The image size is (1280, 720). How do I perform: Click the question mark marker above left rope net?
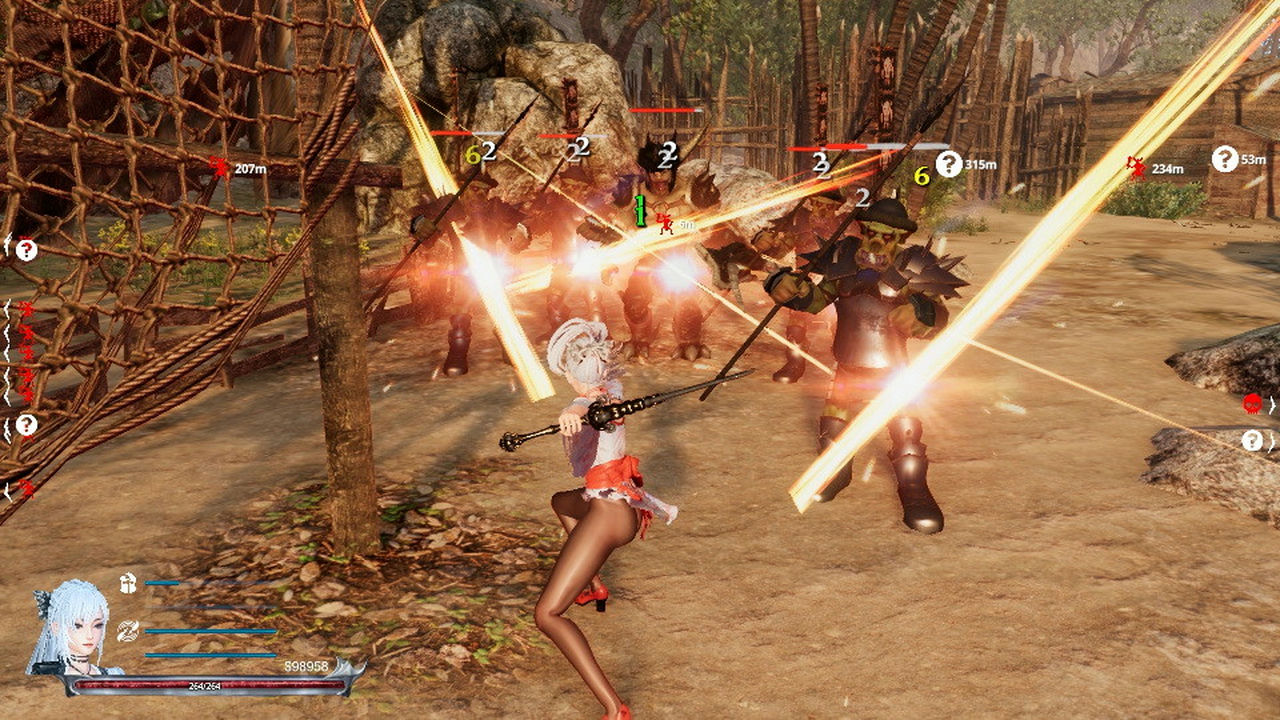point(25,250)
